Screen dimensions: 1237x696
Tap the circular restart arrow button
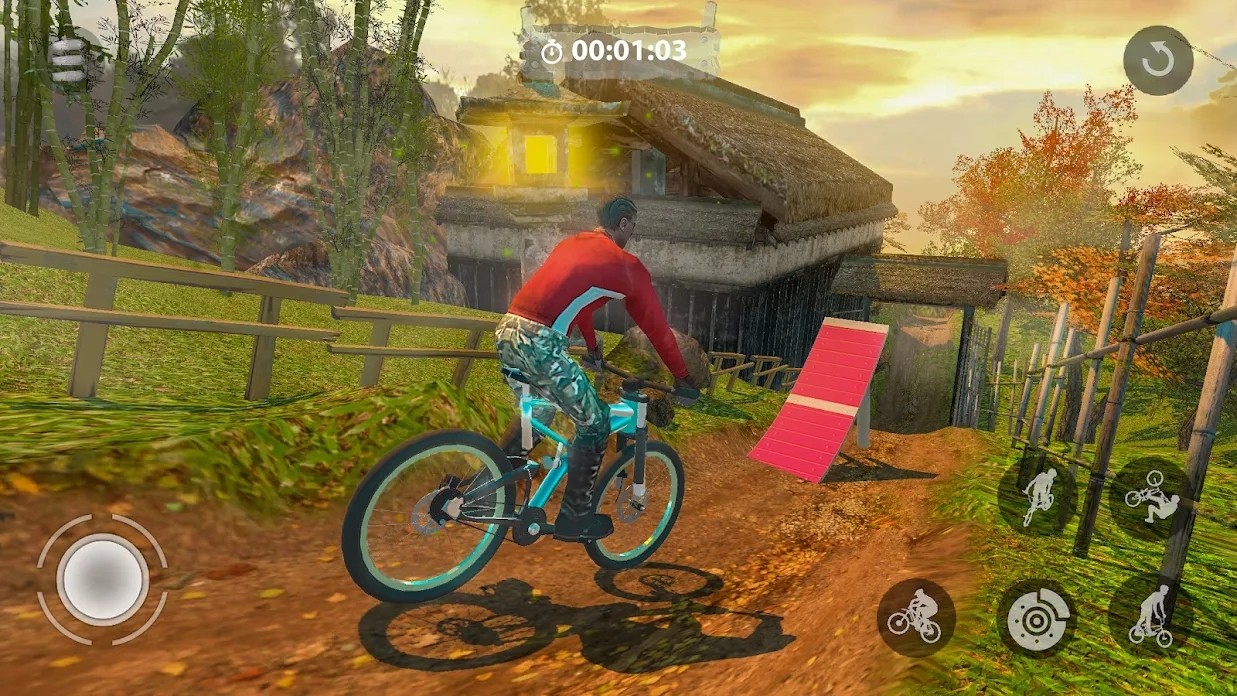1158,61
